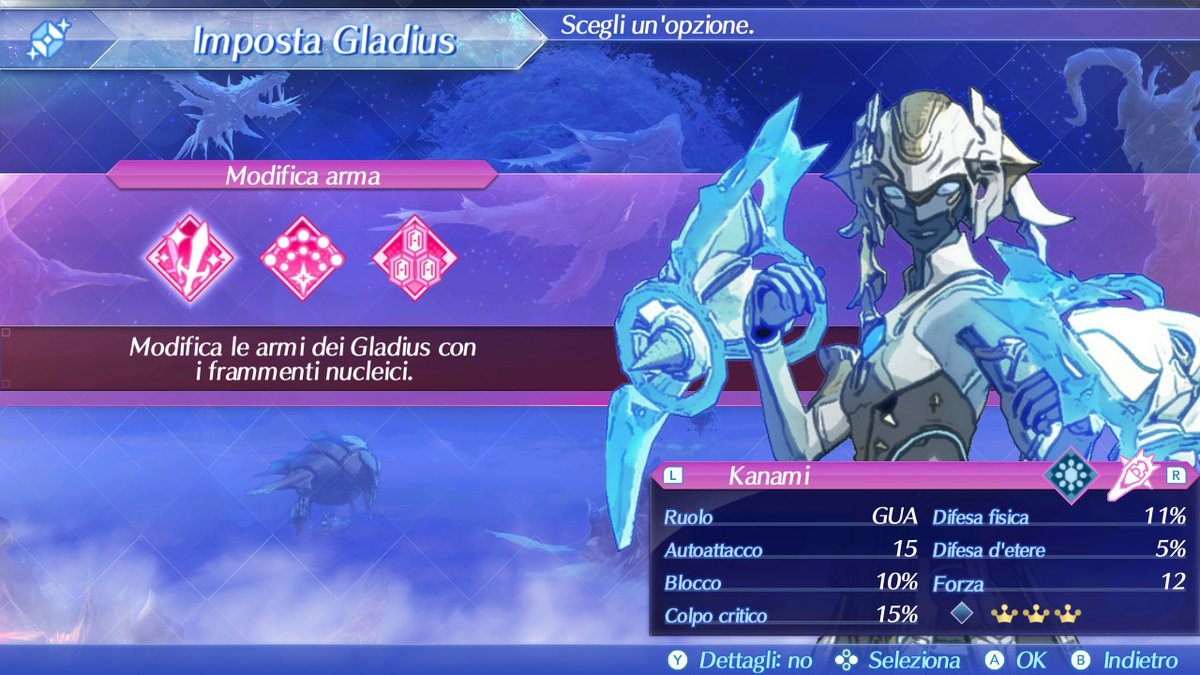Click Kanami's pink weapon type icon
This screenshot has height=675, width=1200.
1136,476
